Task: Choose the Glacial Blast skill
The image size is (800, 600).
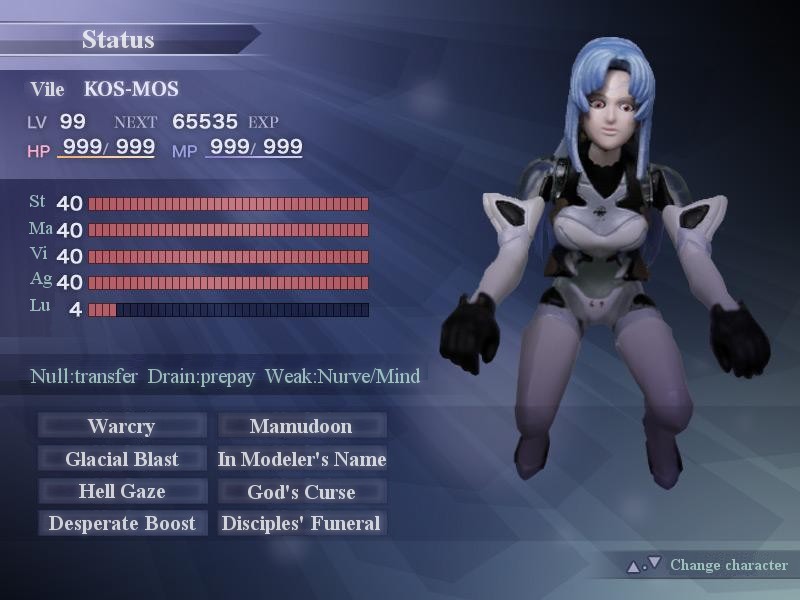Action: 122,459
